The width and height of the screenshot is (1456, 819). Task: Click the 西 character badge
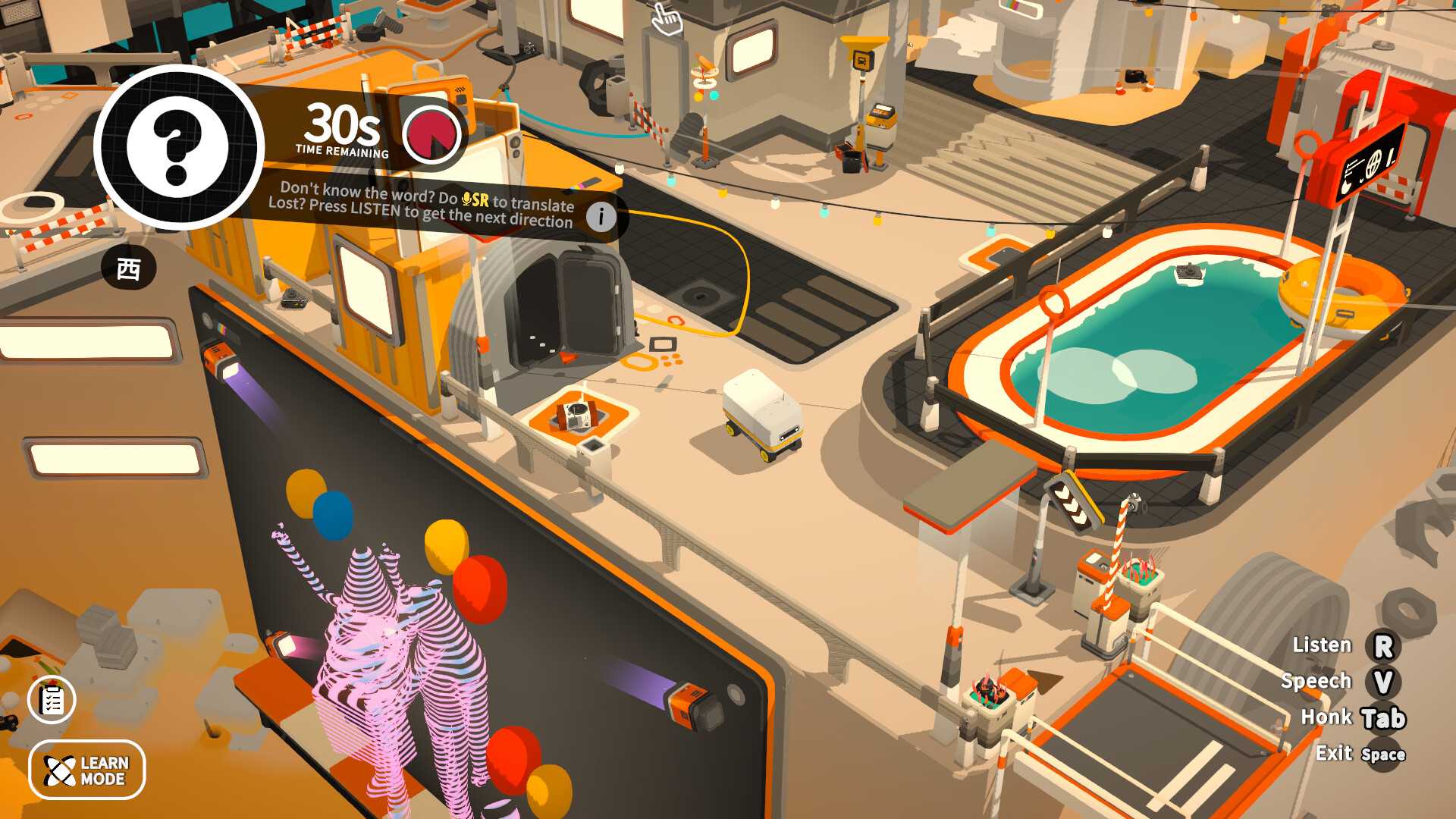pyautogui.click(x=129, y=268)
